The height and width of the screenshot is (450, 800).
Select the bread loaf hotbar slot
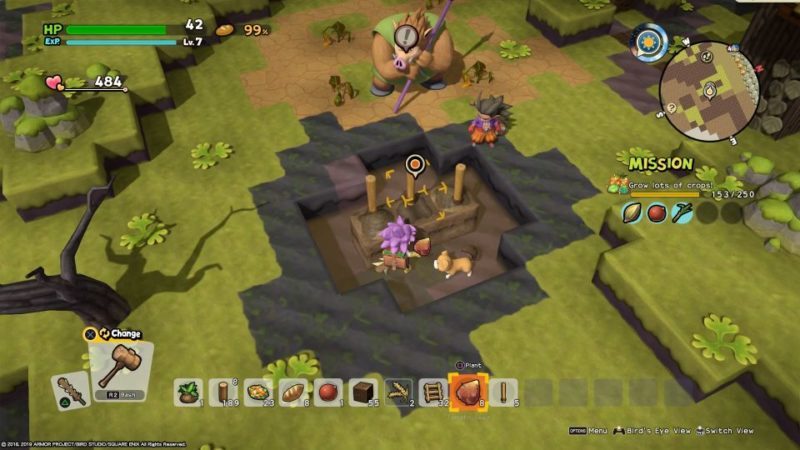294,392
